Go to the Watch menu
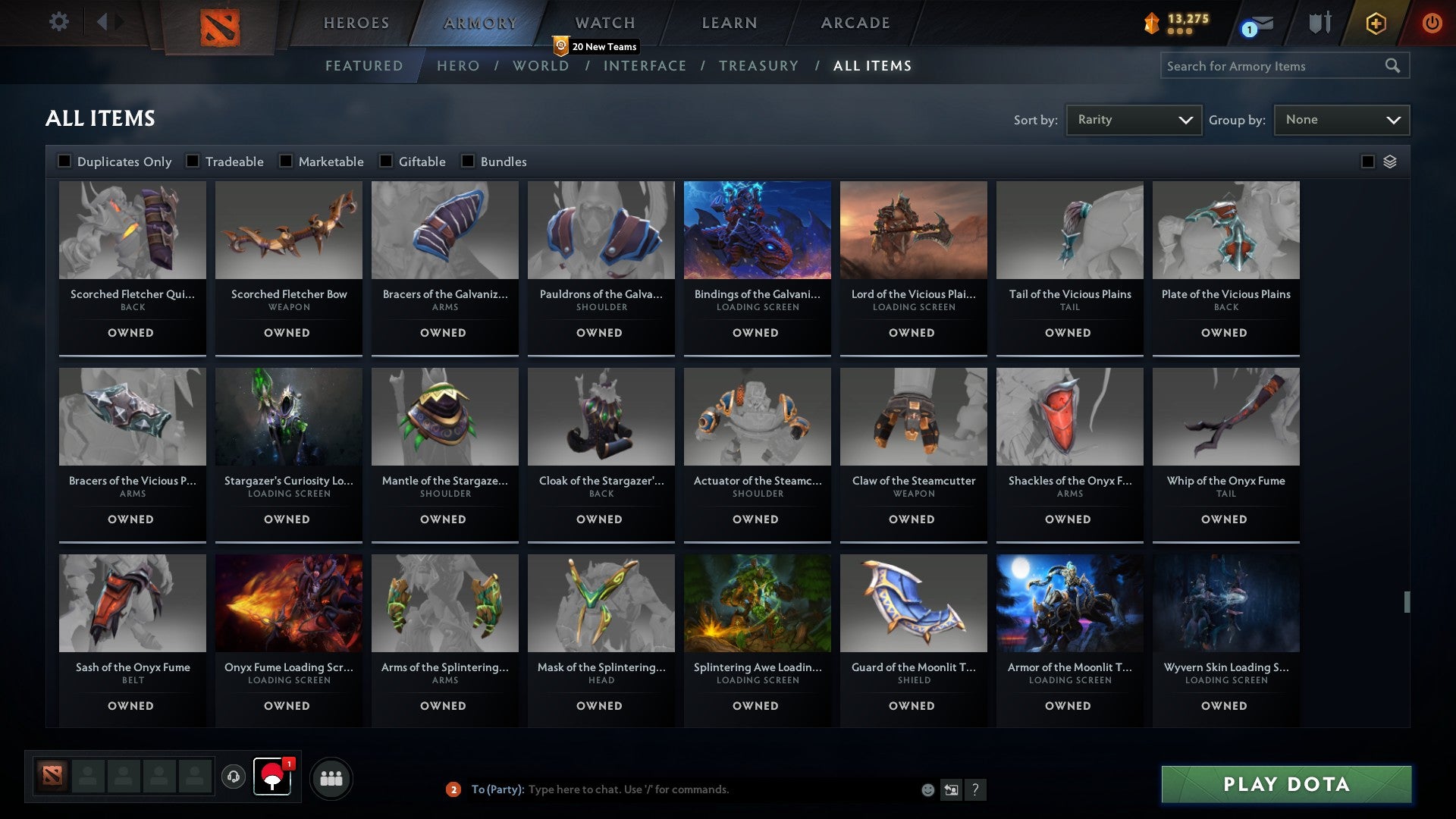This screenshot has height=819, width=1456. coord(604,23)
